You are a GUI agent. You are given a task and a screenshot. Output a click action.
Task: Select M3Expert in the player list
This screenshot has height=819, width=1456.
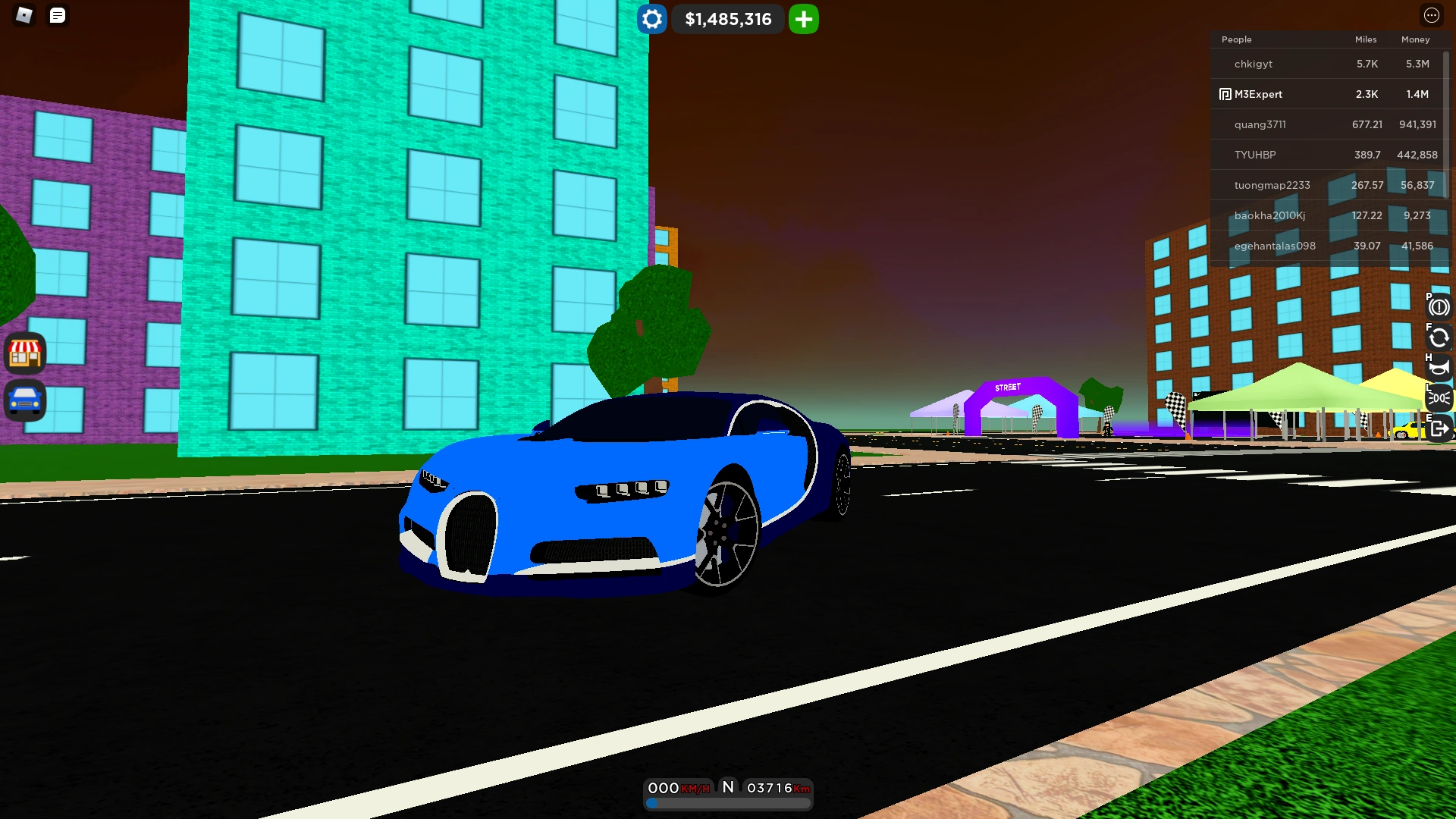coord(1257,94)
